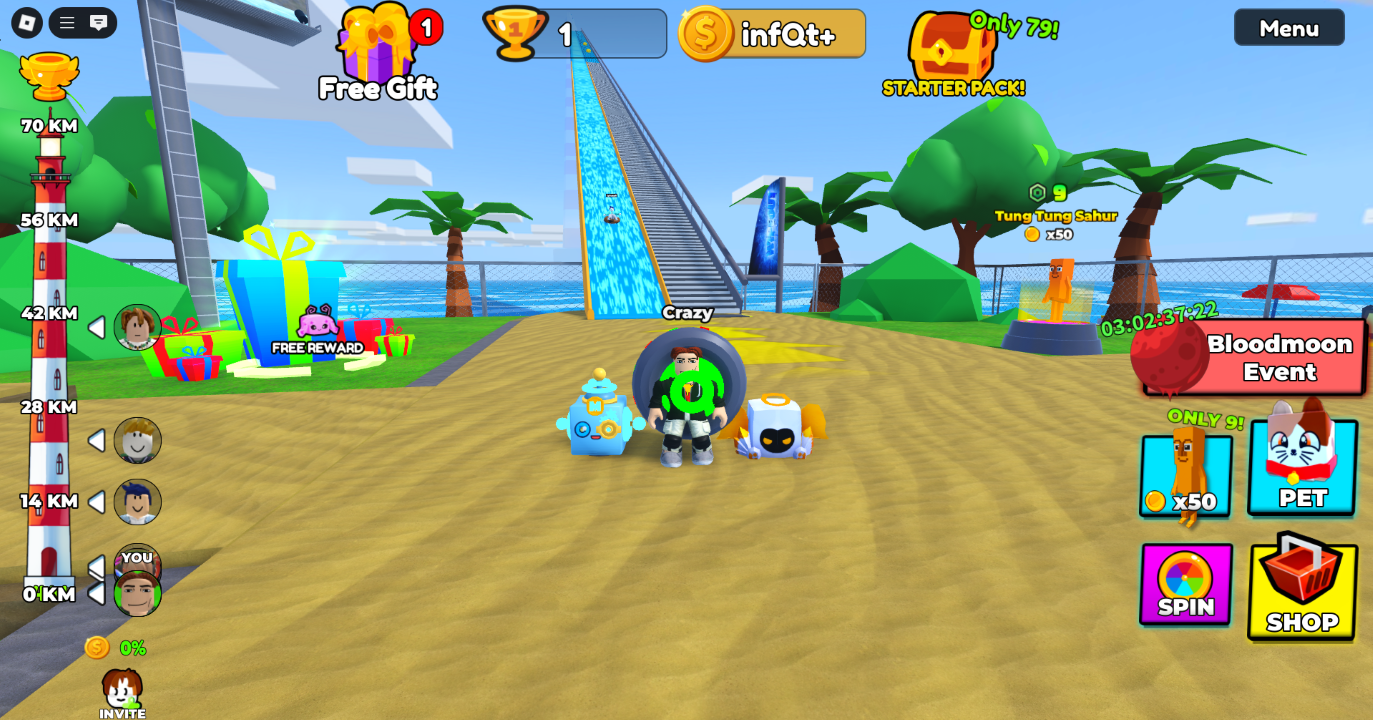Select the player avatar at 42 KM
Viewport: 1373px width, 720px height.
click(x=137, y=327)
